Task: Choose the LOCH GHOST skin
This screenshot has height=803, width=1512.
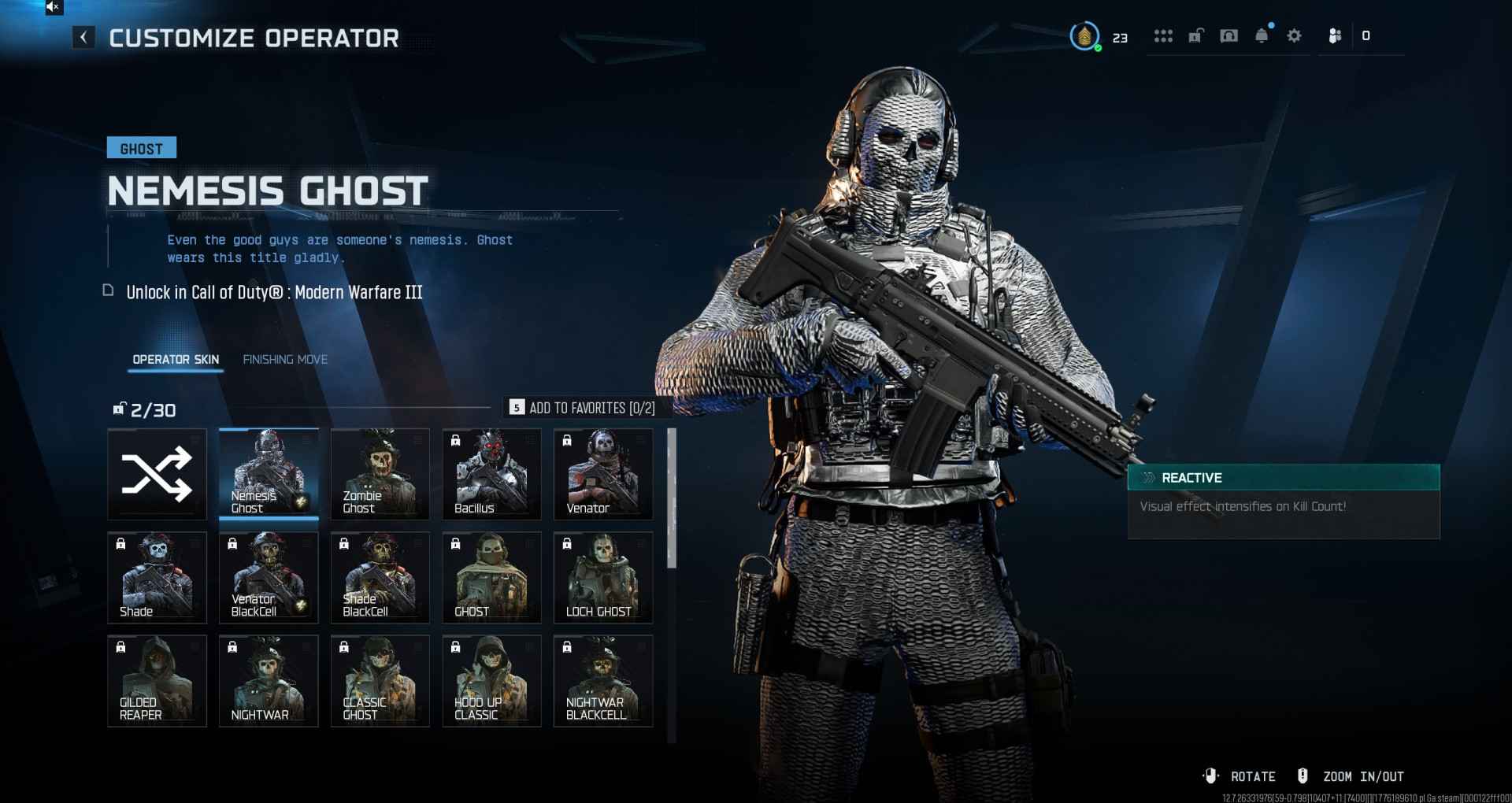Action: point(603,577)
